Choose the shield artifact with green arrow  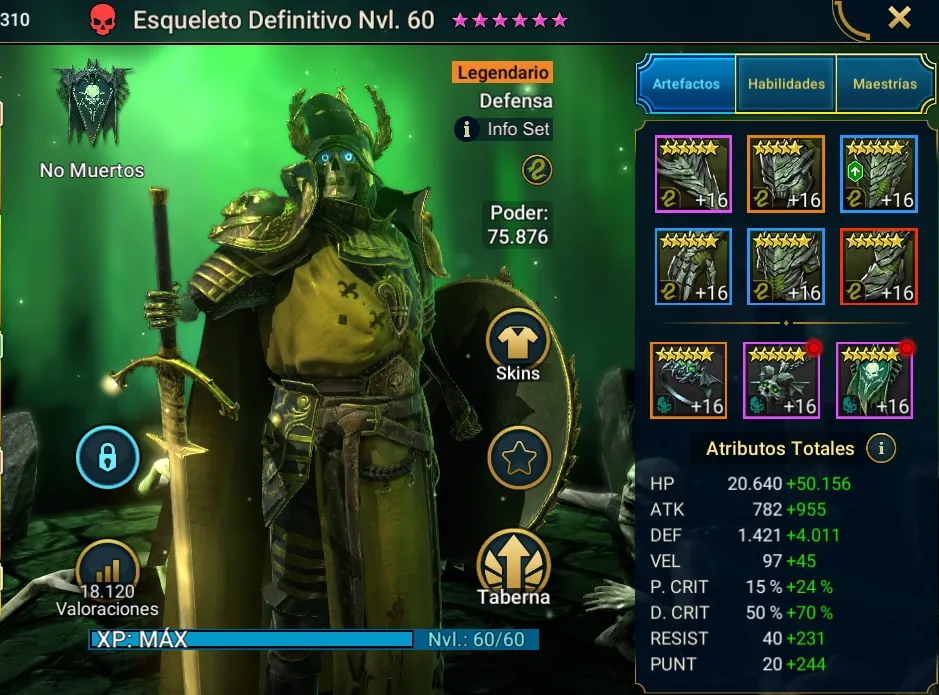point(878,174)
